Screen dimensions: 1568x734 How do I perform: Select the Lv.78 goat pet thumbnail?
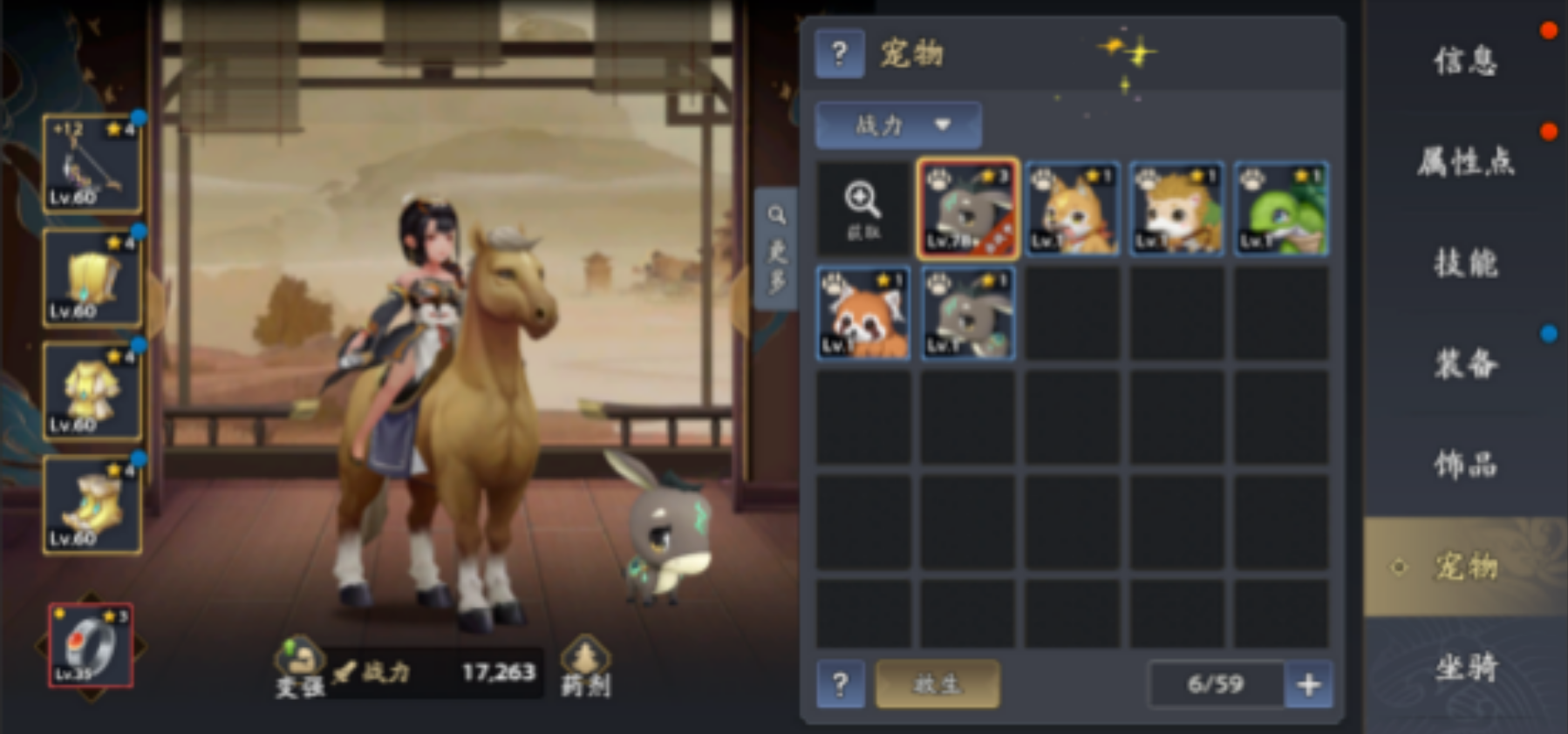pyautogui.click(x=967, y=207)
